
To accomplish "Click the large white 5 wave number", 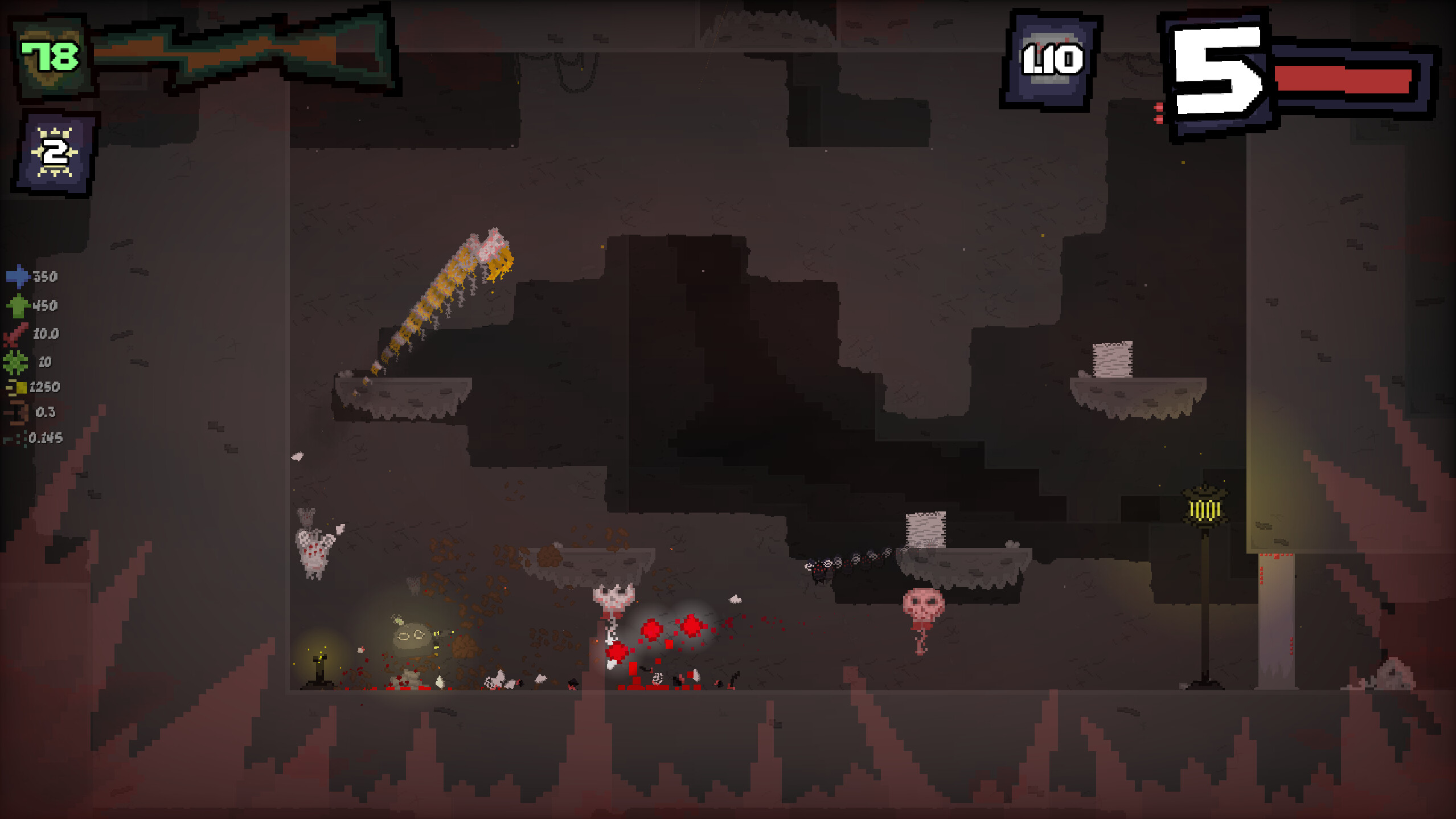I will point(1219,74).
